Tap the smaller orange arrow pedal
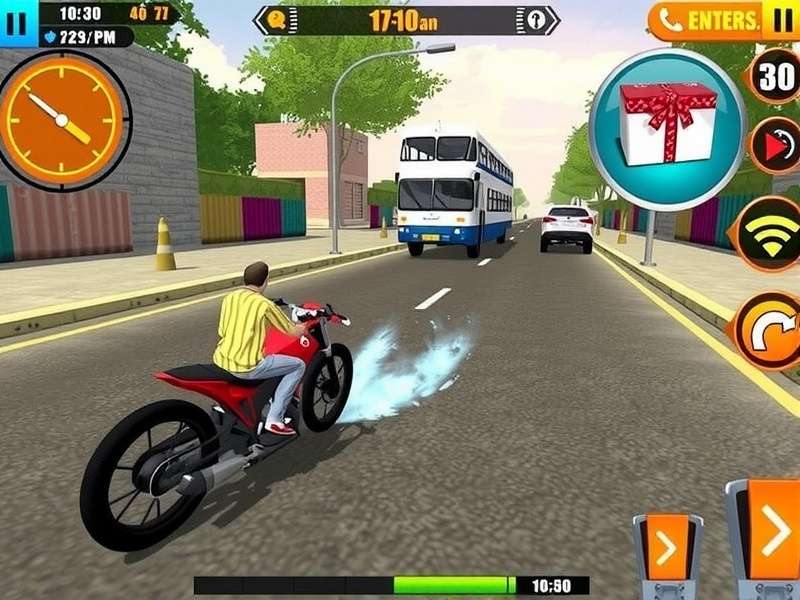 click(666, 548)
